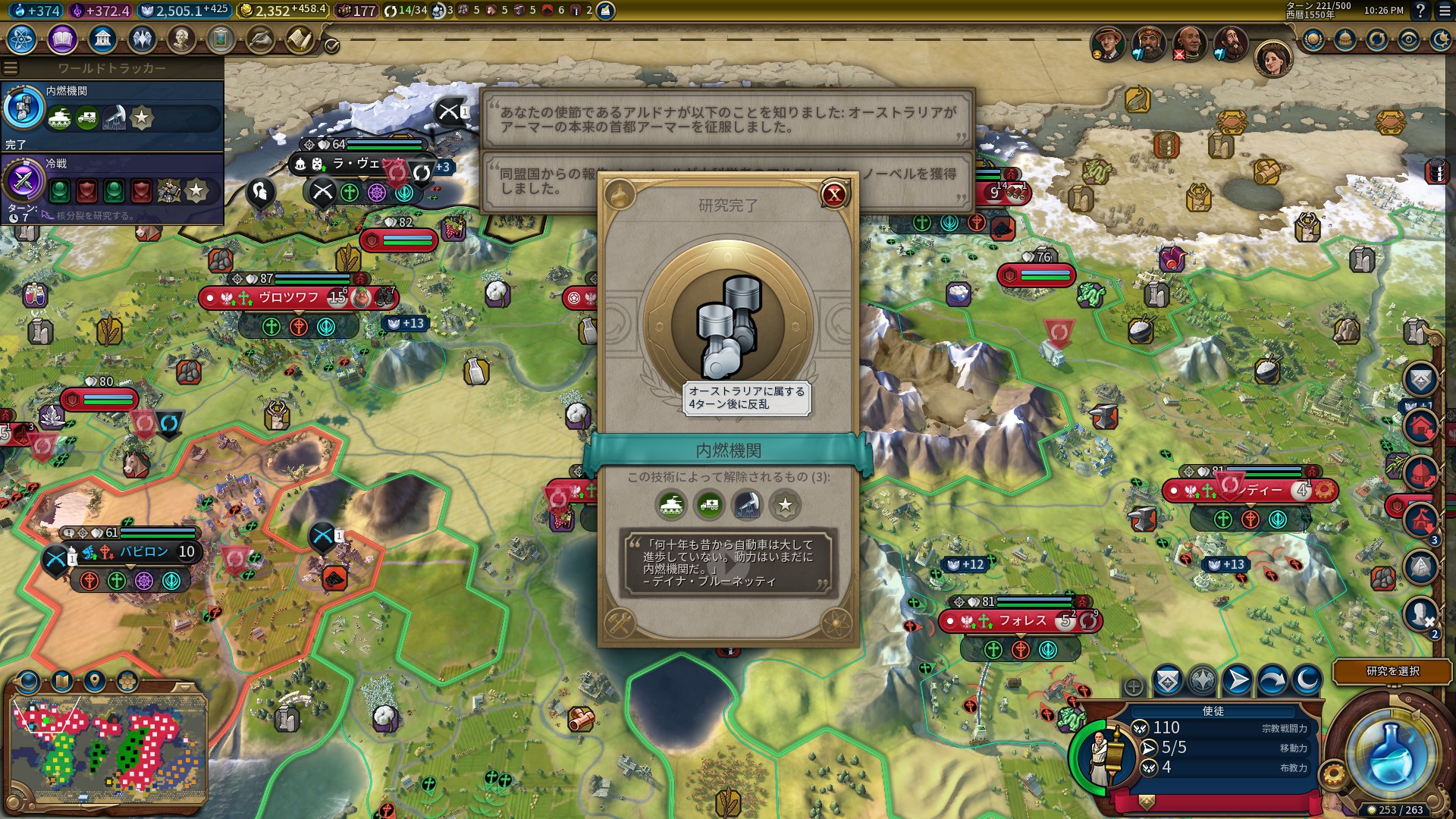1456x819 pixels.
Task: Select the tank unit unlock icon in popup
Action: click(671, 505)
